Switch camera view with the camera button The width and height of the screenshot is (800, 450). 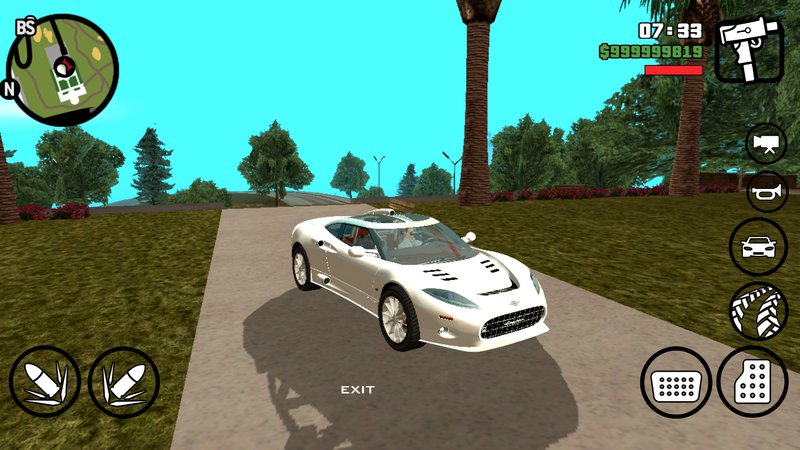tap(766, 142)
